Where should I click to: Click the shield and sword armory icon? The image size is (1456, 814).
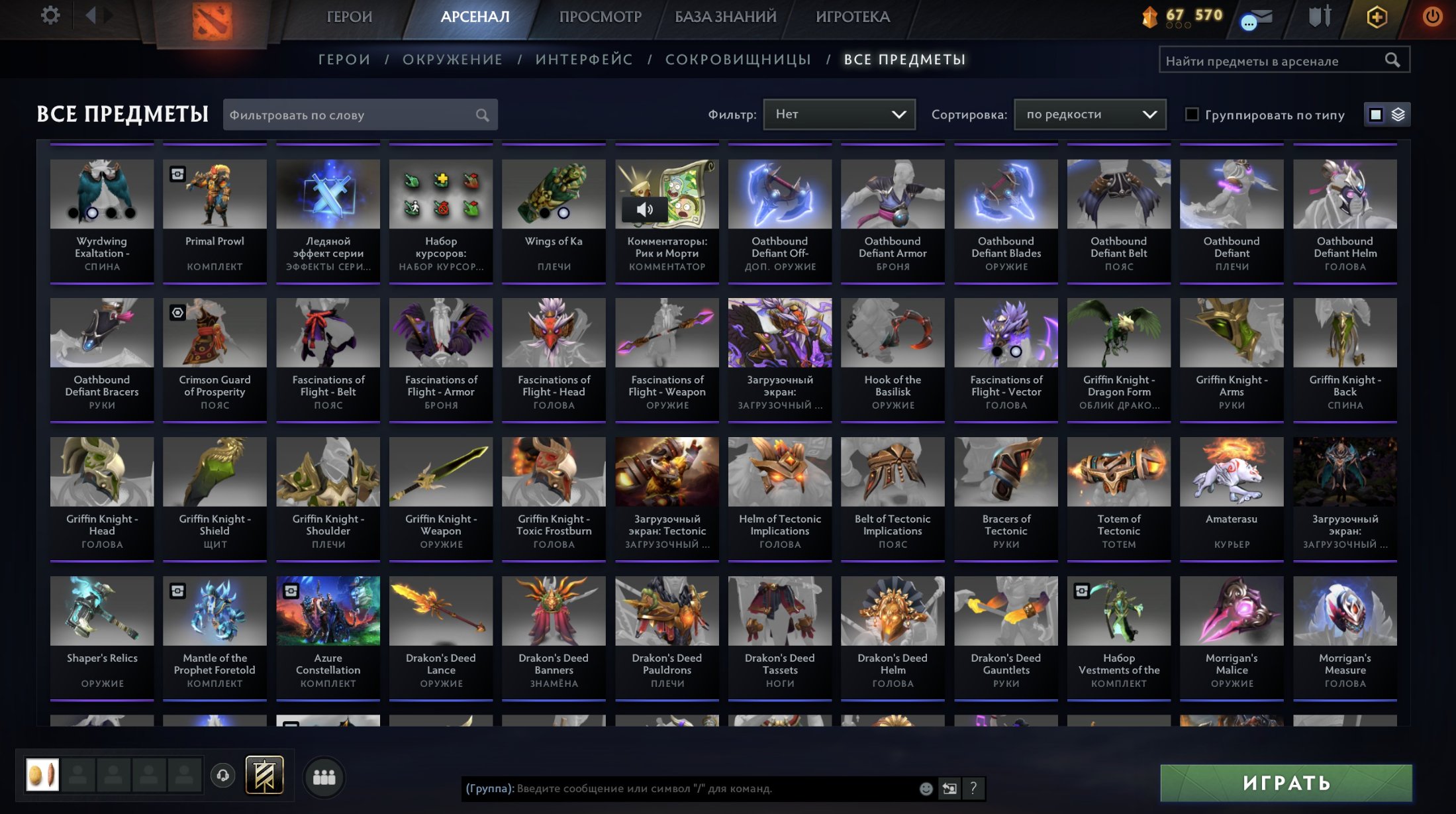pos(1319,17)
